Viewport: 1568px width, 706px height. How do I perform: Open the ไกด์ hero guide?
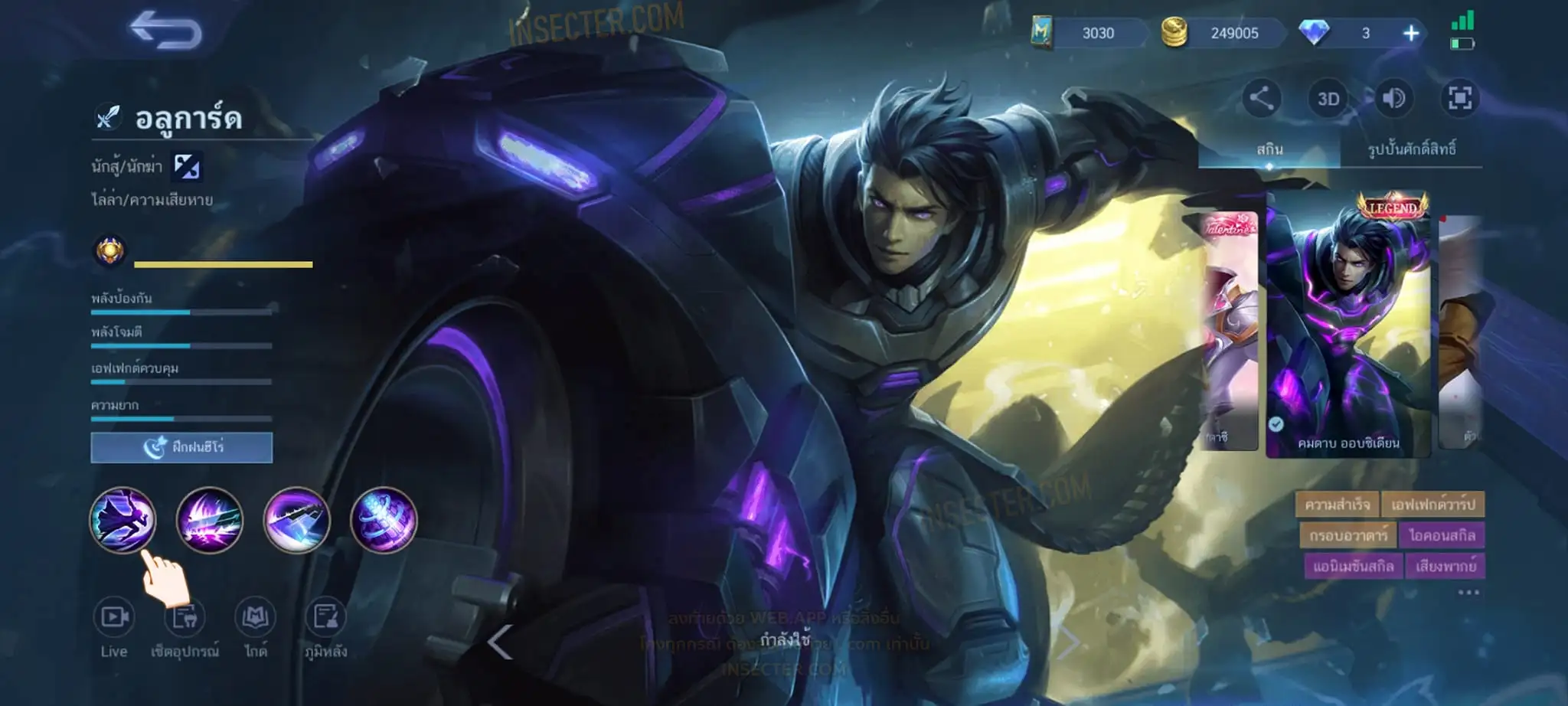(x=255, y=627)
